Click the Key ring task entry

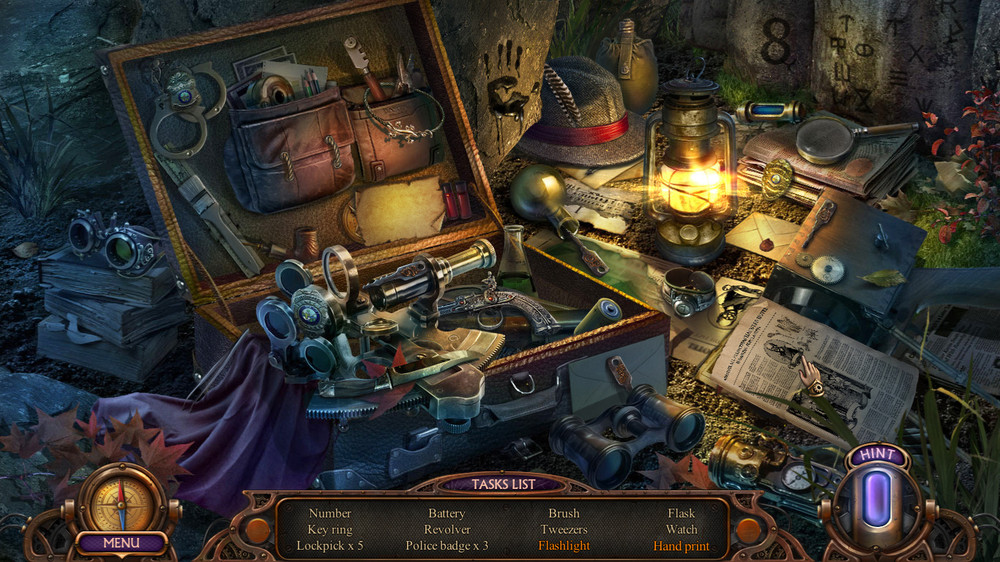(x=330, y=530)
